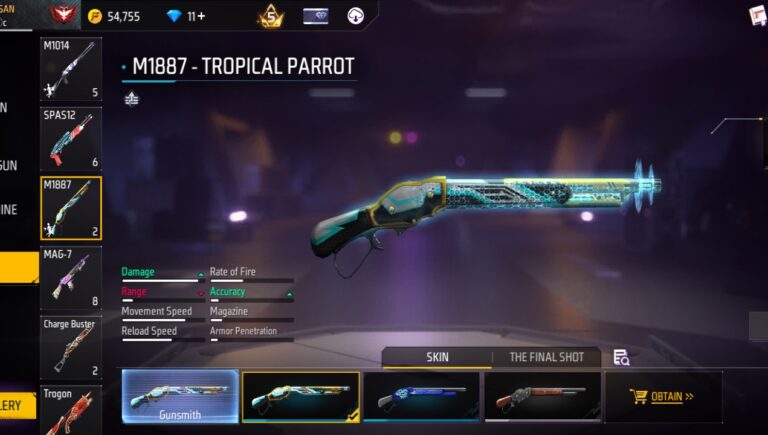The image size is (768, 435).
Task: Select the M1887 weapon entry
Action: tap(70, 208)
